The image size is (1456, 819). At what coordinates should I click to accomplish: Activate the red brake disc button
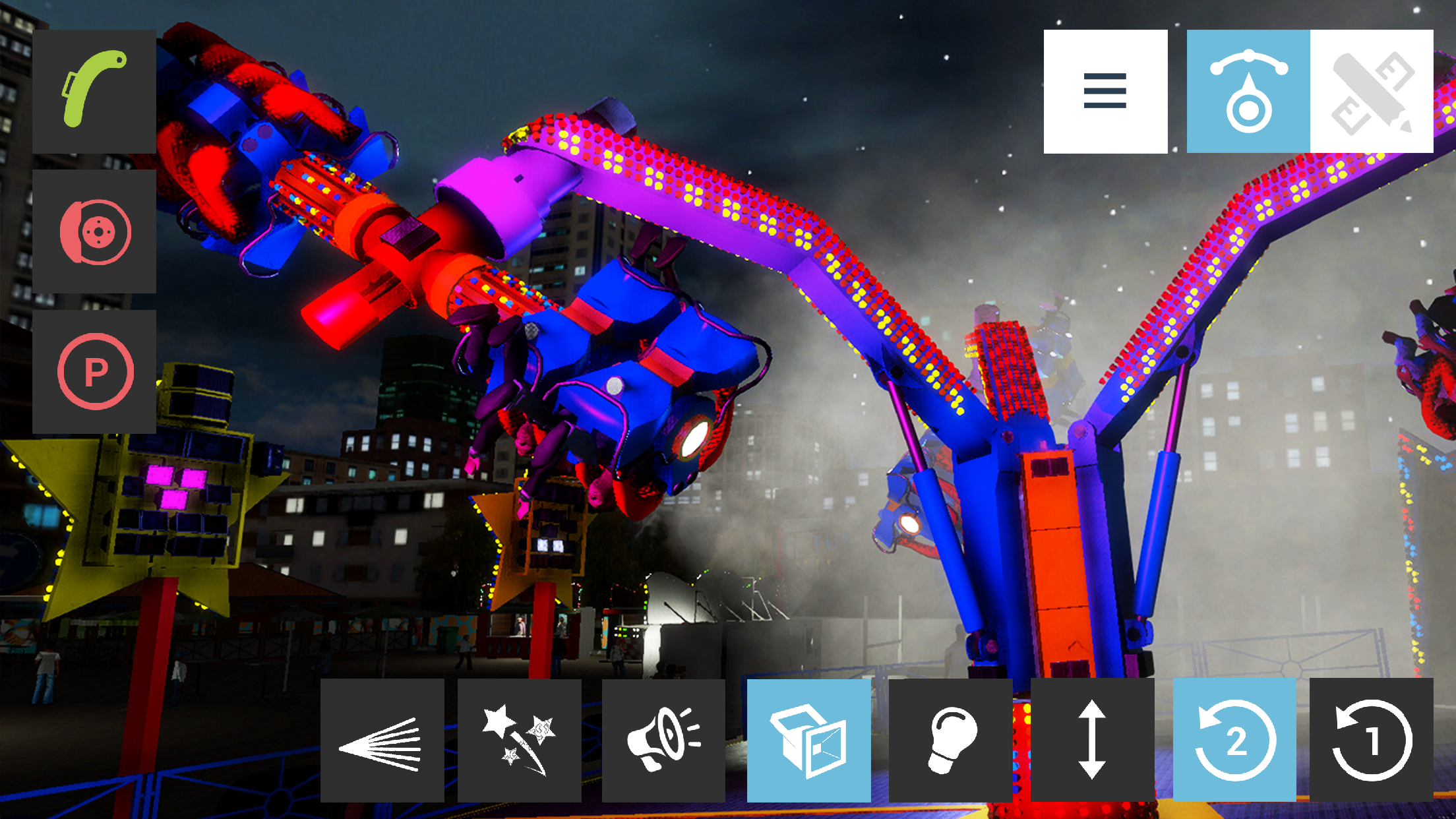94,231
